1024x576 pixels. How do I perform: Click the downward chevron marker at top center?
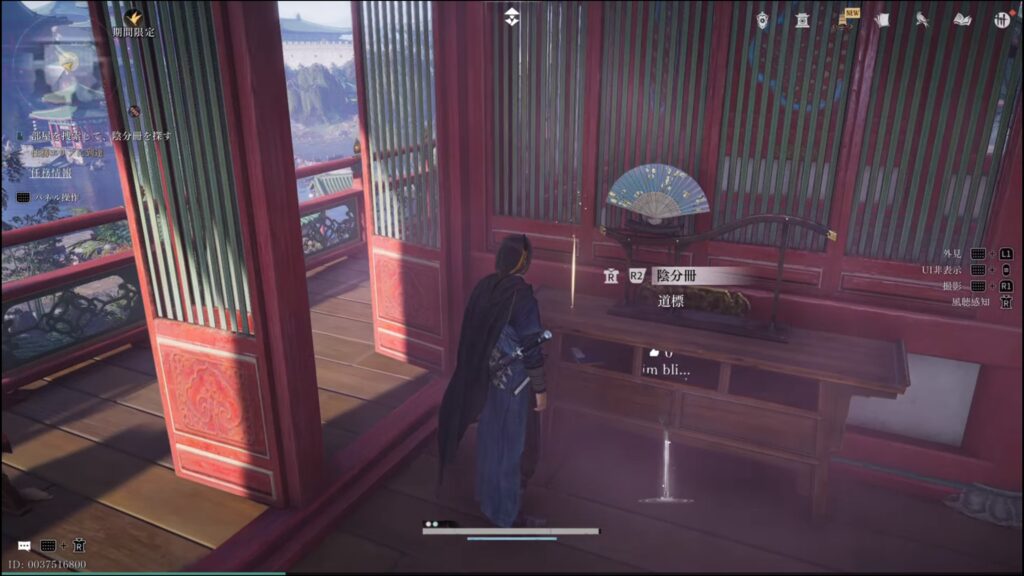[511, 17]
